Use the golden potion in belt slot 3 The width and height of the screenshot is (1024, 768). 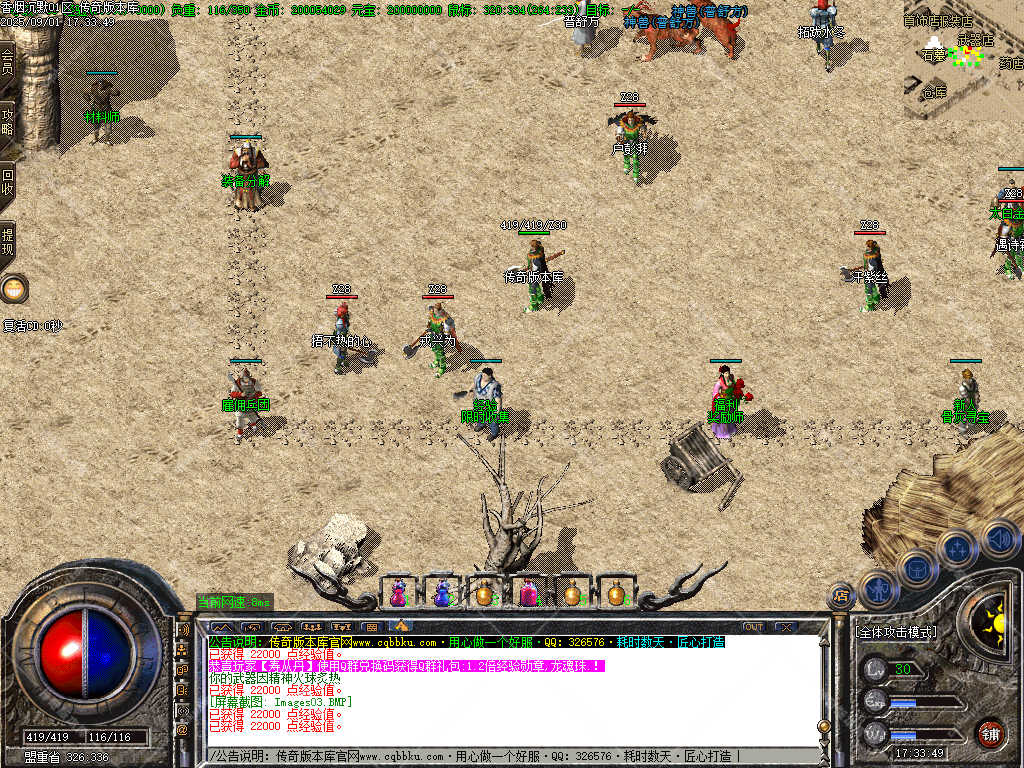pos(484,593)
